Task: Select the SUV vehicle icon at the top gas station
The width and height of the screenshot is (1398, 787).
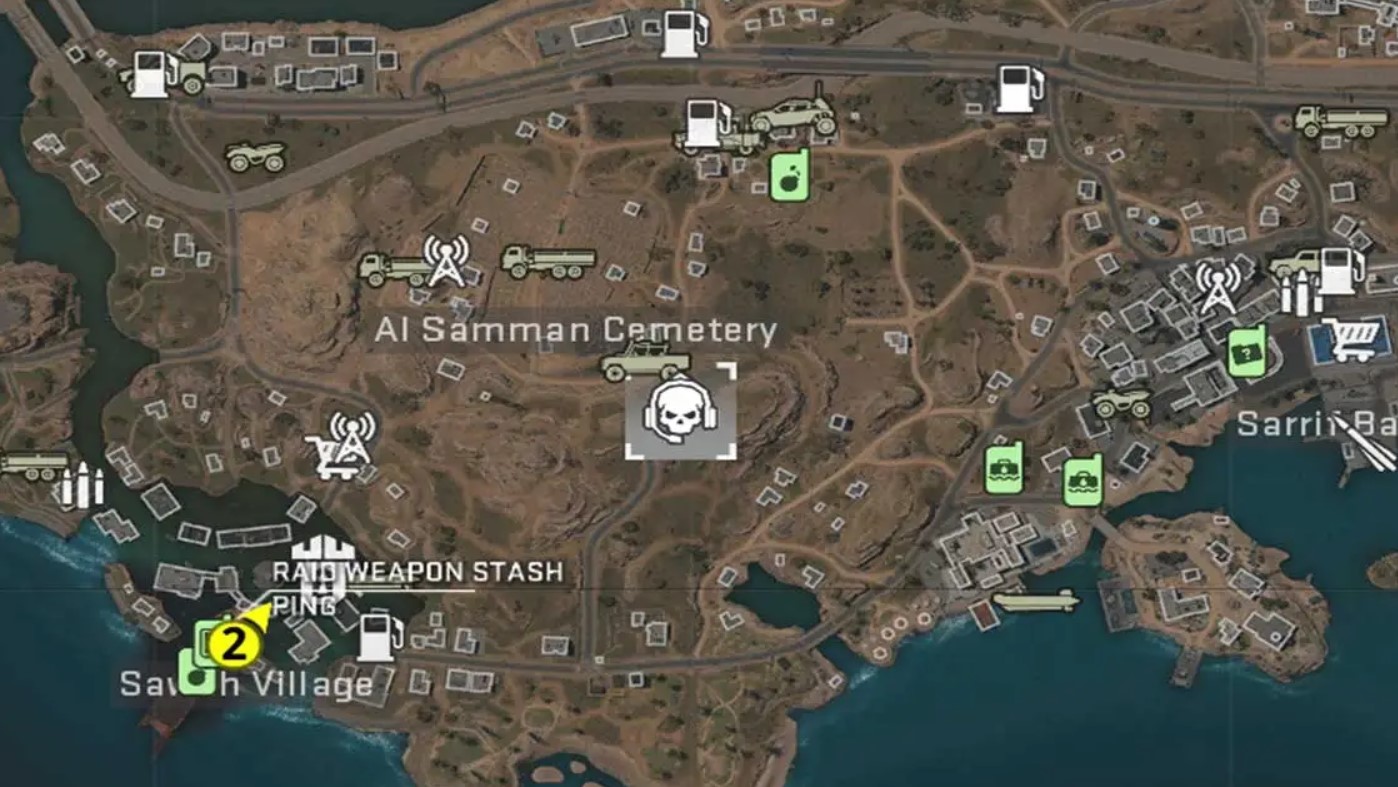Action: (793, 113)
